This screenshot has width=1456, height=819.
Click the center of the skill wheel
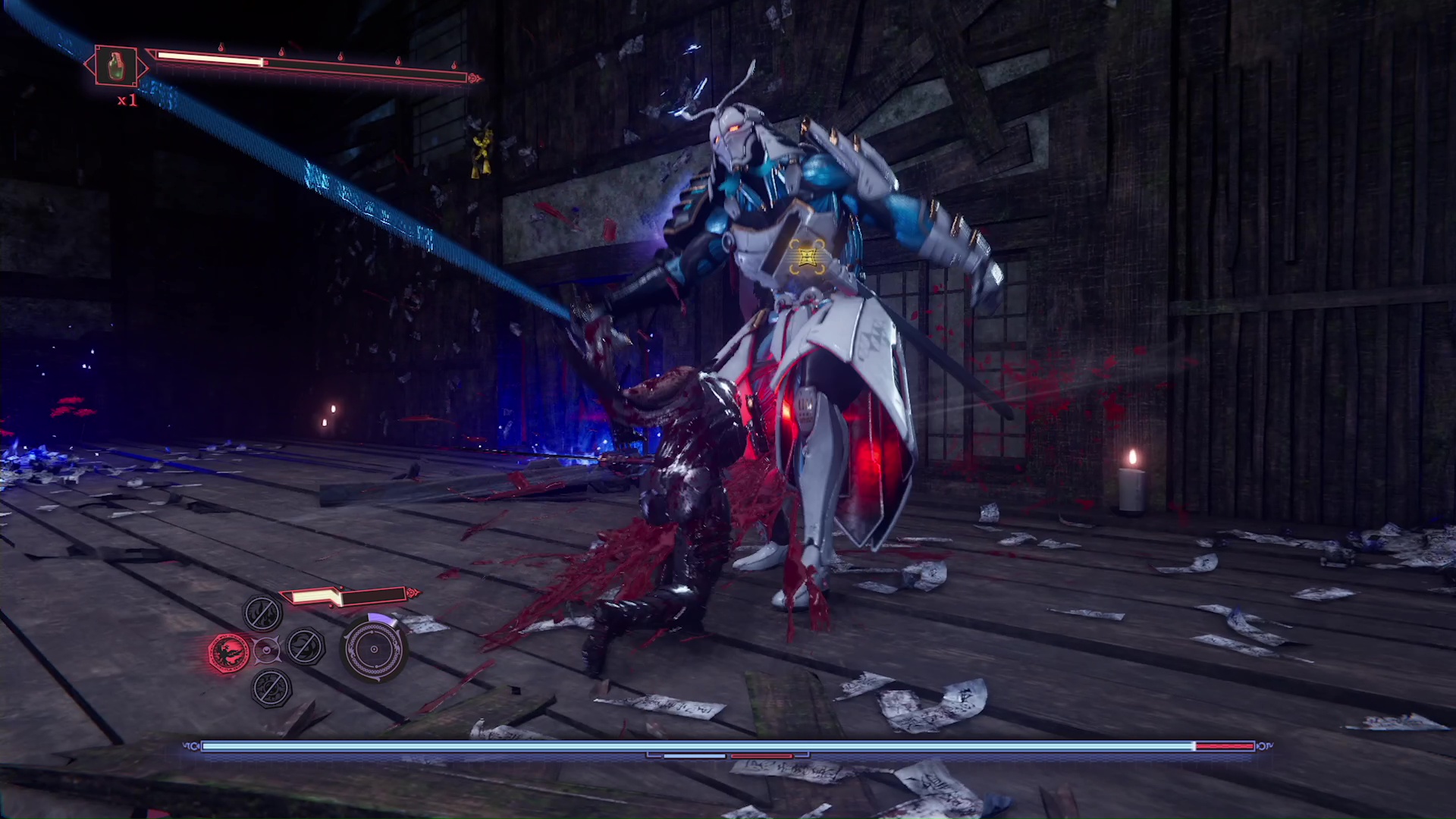[x=266, y=650]
